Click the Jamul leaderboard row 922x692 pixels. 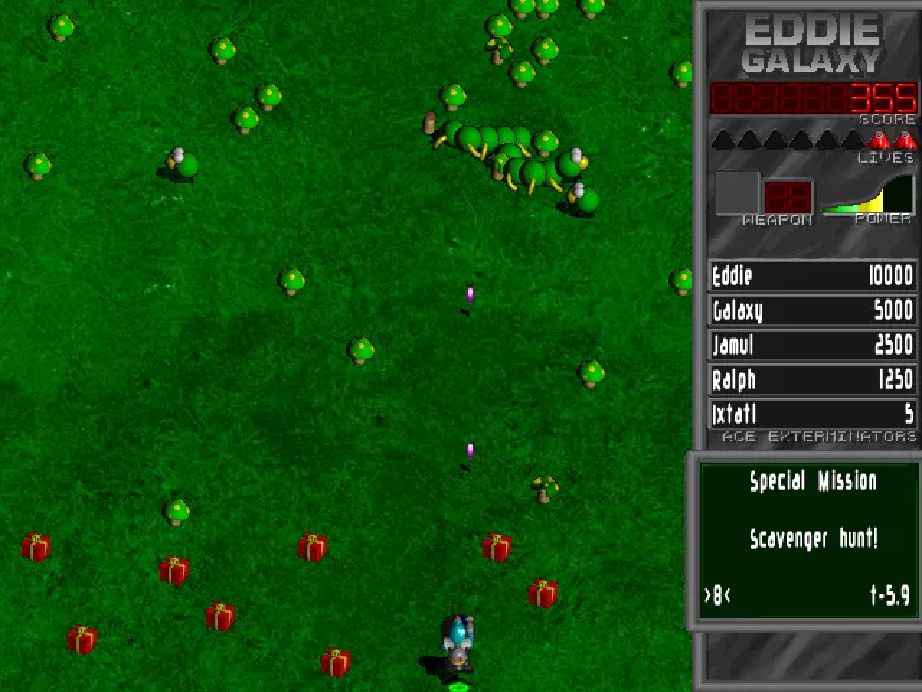point(812,346)
